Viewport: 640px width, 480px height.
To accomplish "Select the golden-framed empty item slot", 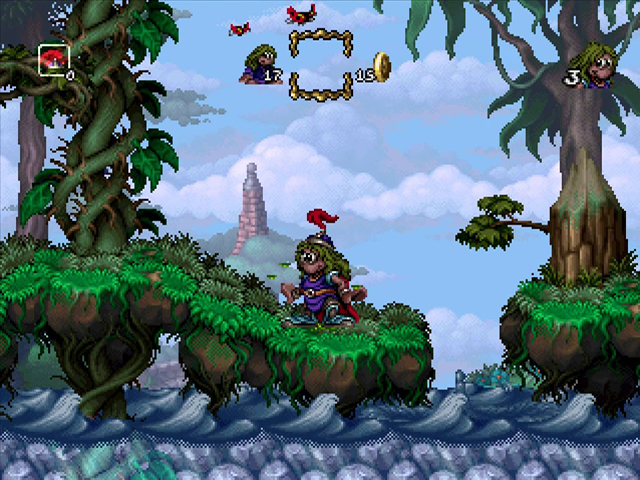I will [x=320, y=66].
